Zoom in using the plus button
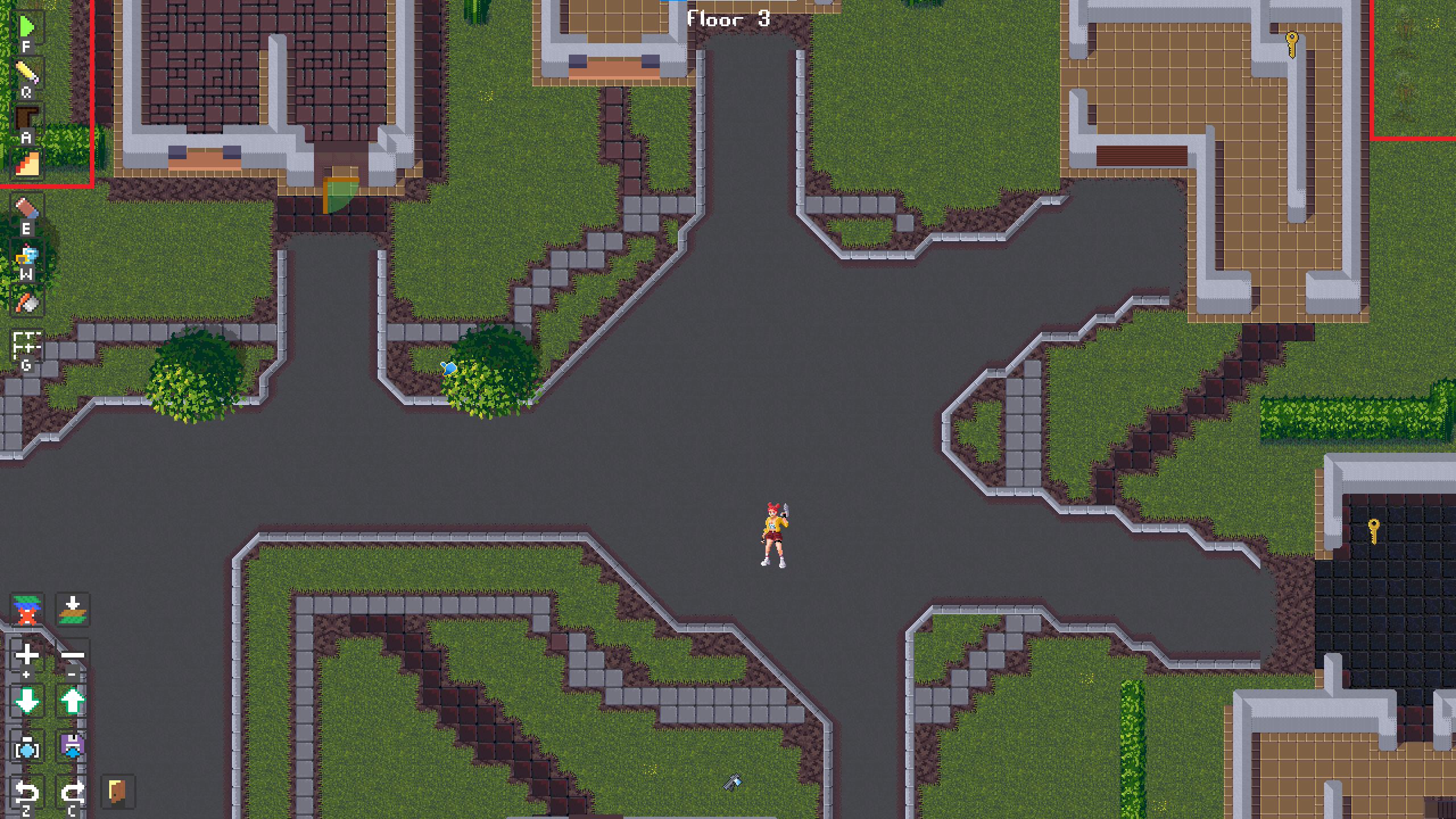 tap(26, 655)
